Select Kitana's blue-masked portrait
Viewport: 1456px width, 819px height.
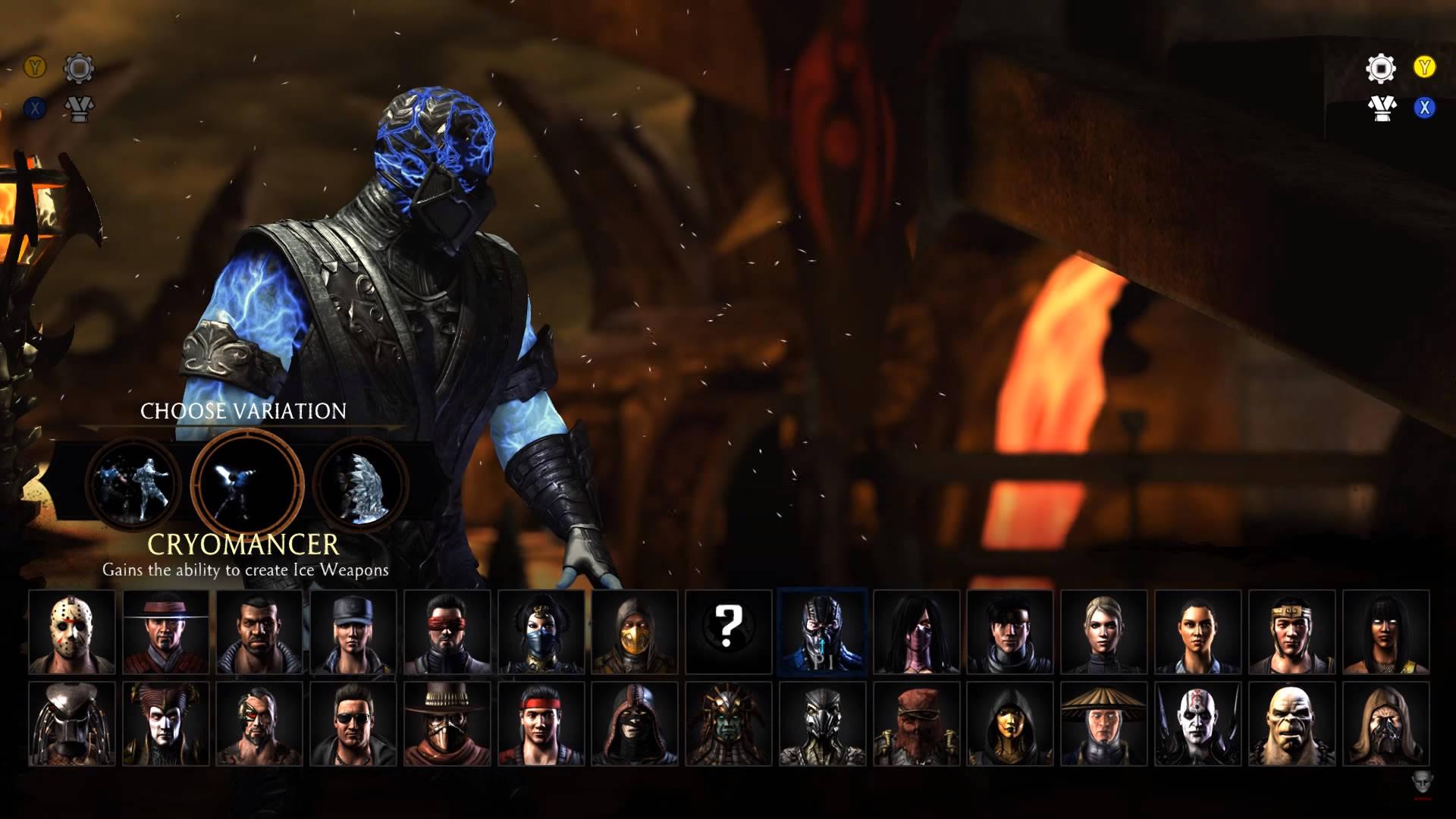point(541,632)
